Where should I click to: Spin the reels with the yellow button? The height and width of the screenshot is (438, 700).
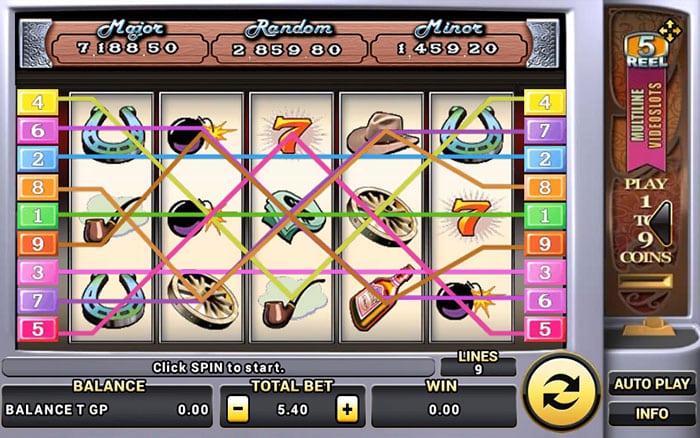click(562, 392)
